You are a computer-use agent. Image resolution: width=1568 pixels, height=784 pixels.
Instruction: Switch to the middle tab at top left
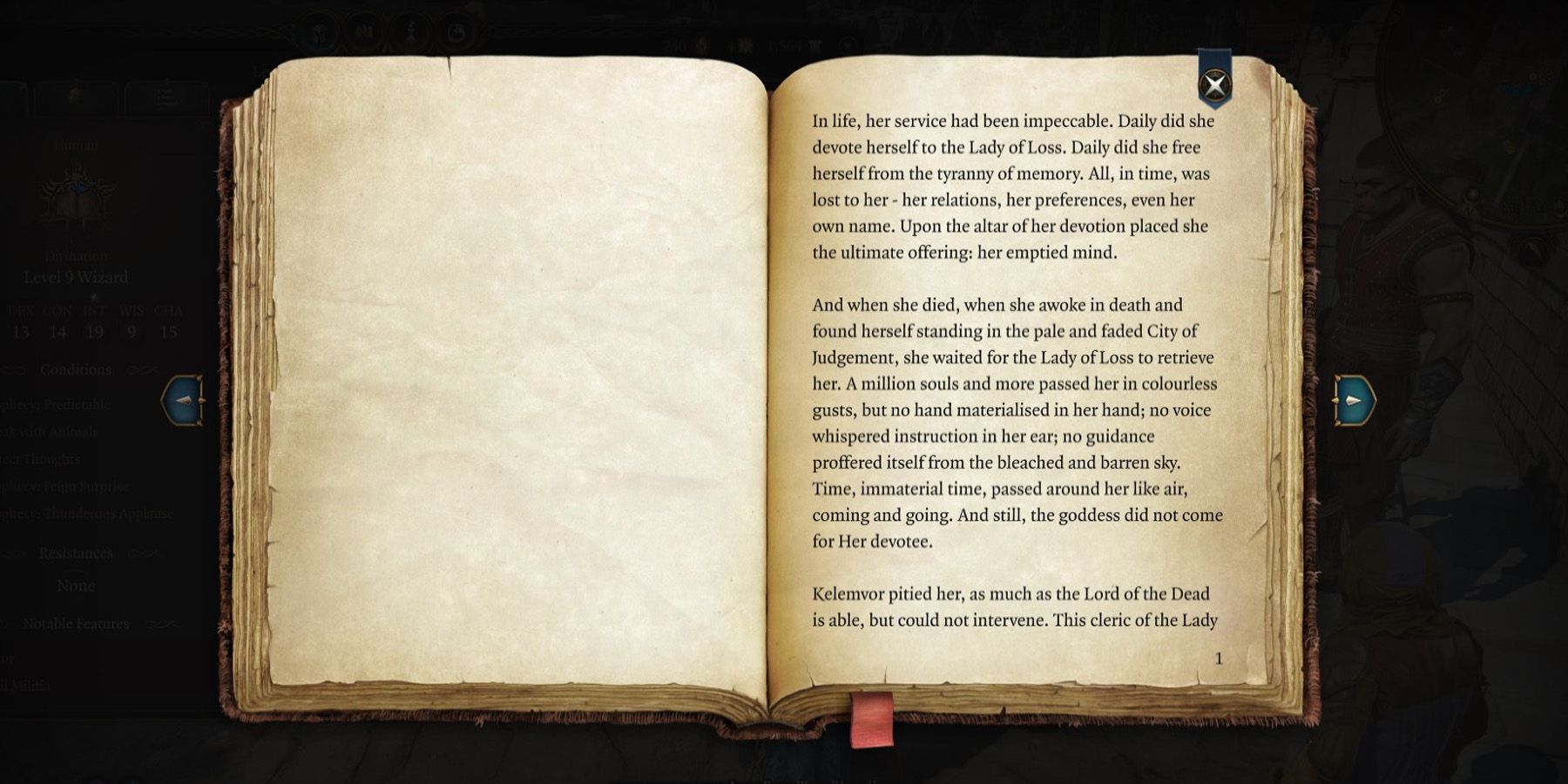(74, 96)
